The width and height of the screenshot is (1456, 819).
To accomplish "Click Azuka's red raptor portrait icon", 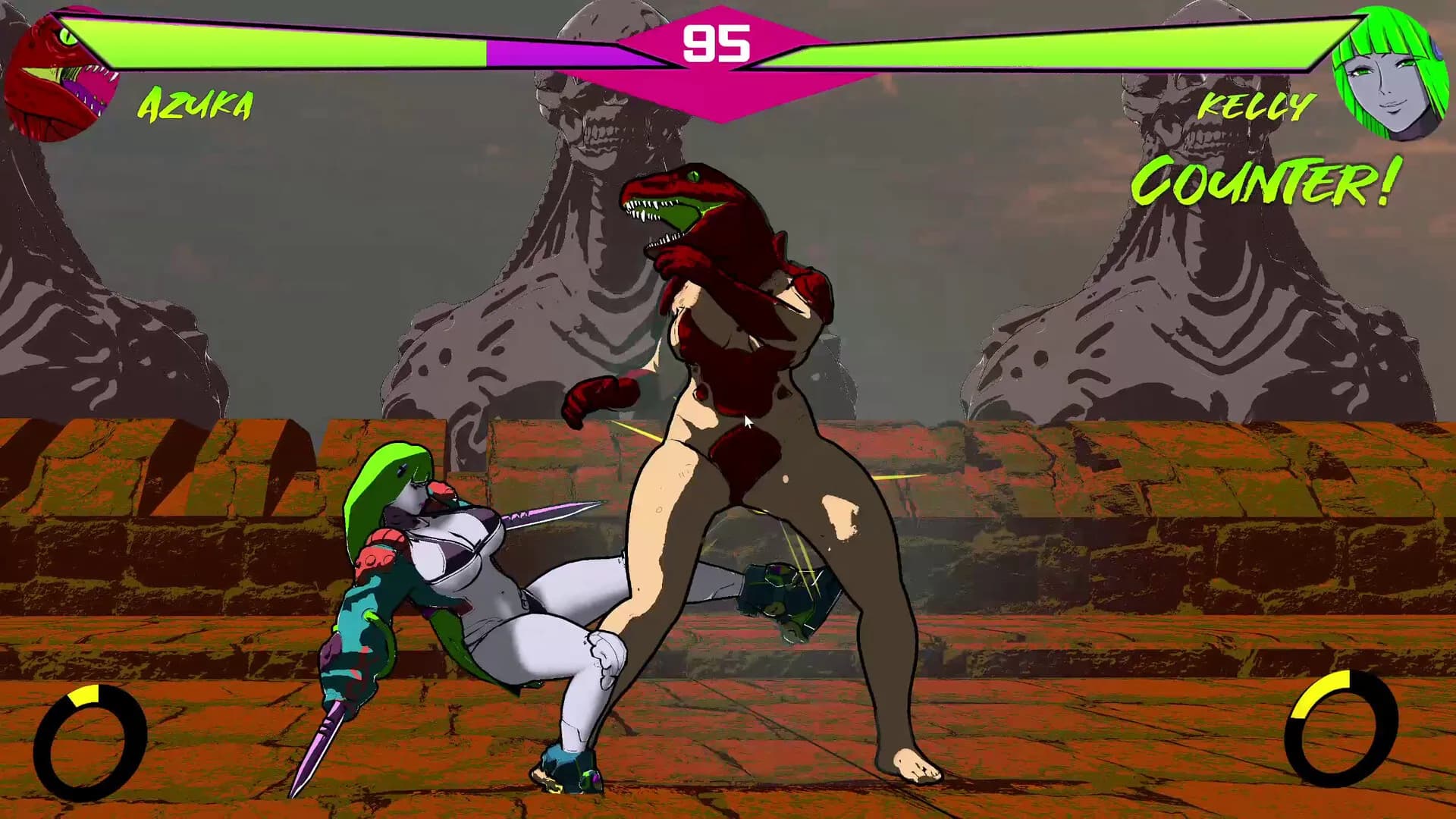I will tap(61, 72).
